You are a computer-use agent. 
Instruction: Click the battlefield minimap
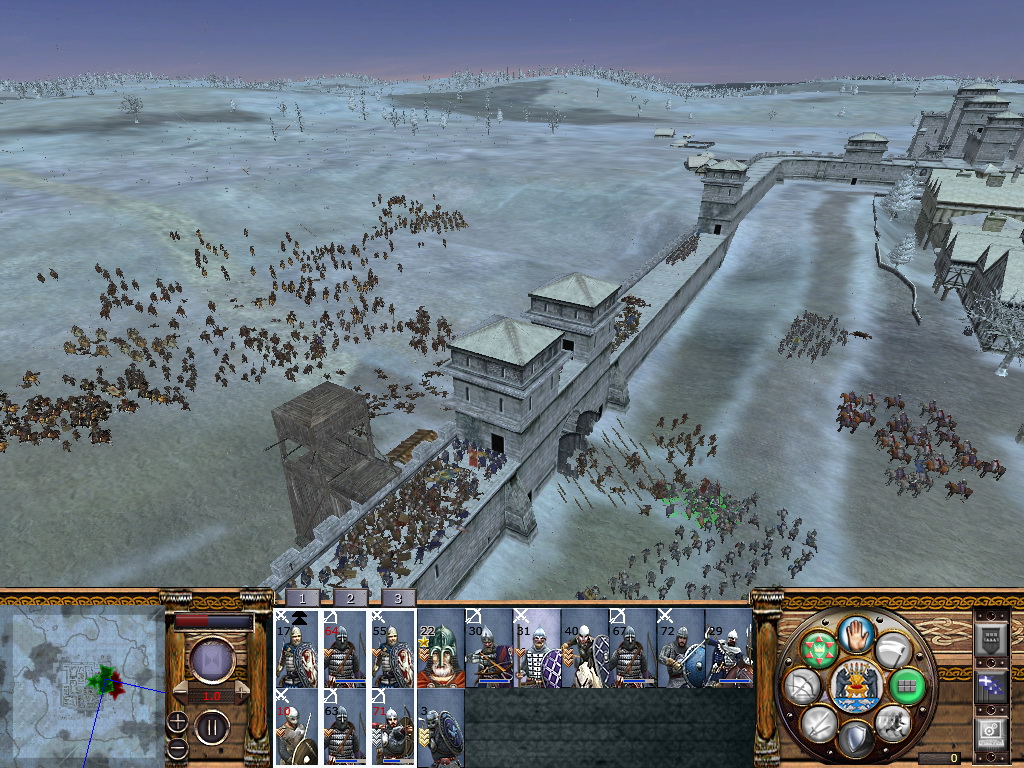pyautogui.click(x=83, y=685)
